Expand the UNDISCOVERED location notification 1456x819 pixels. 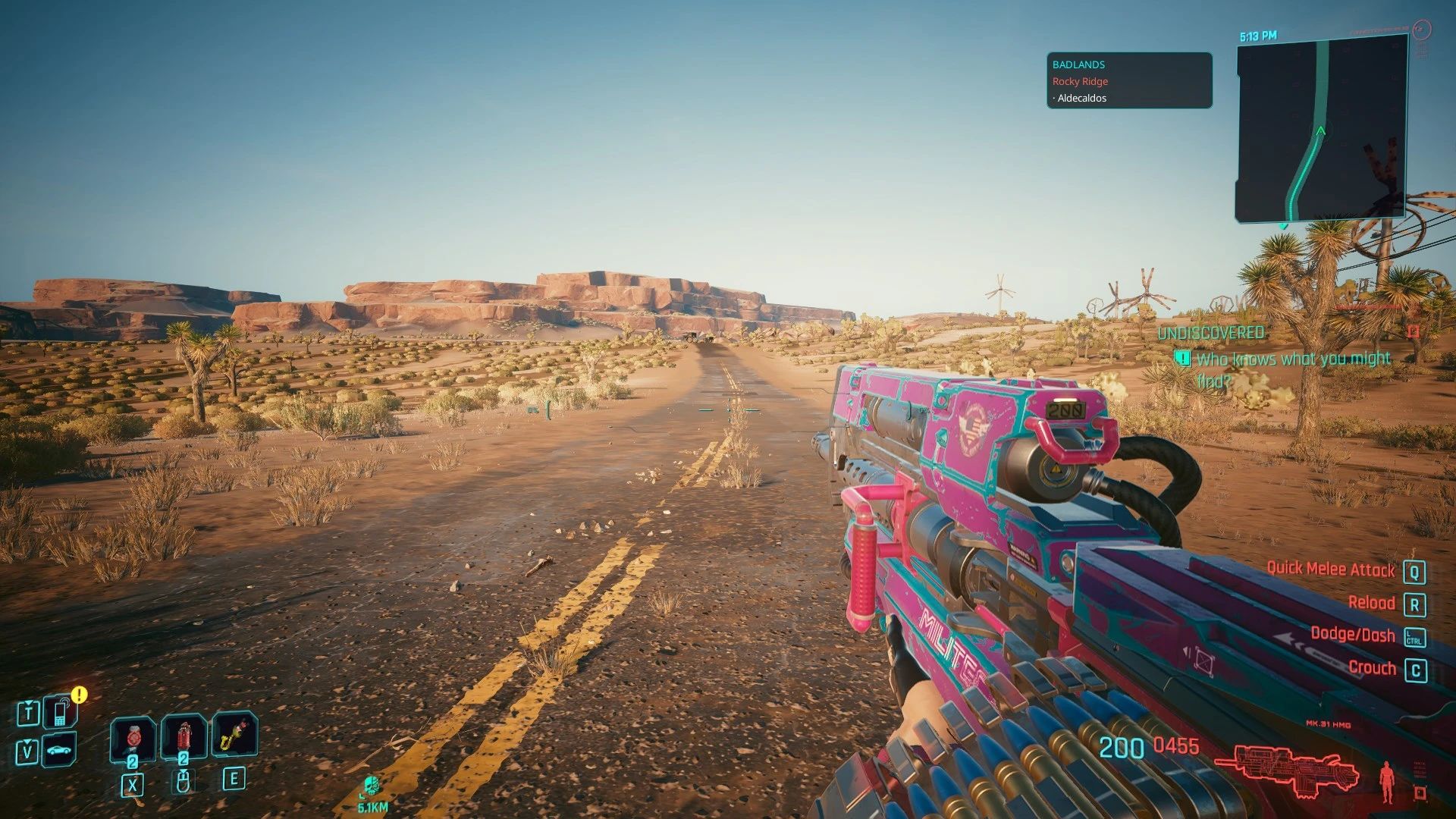coord(1210,331)
